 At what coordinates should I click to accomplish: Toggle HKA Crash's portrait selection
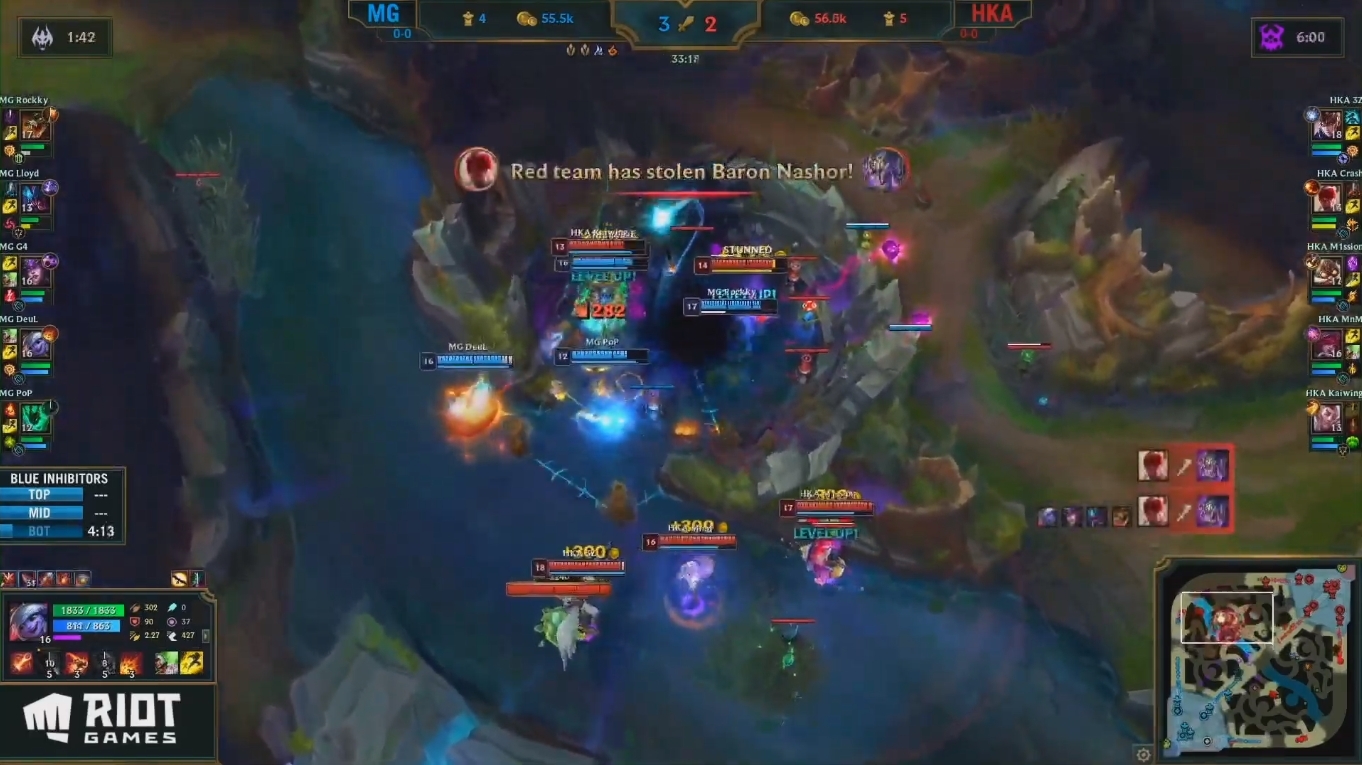pyautogui.click(x=1328, y=199)
